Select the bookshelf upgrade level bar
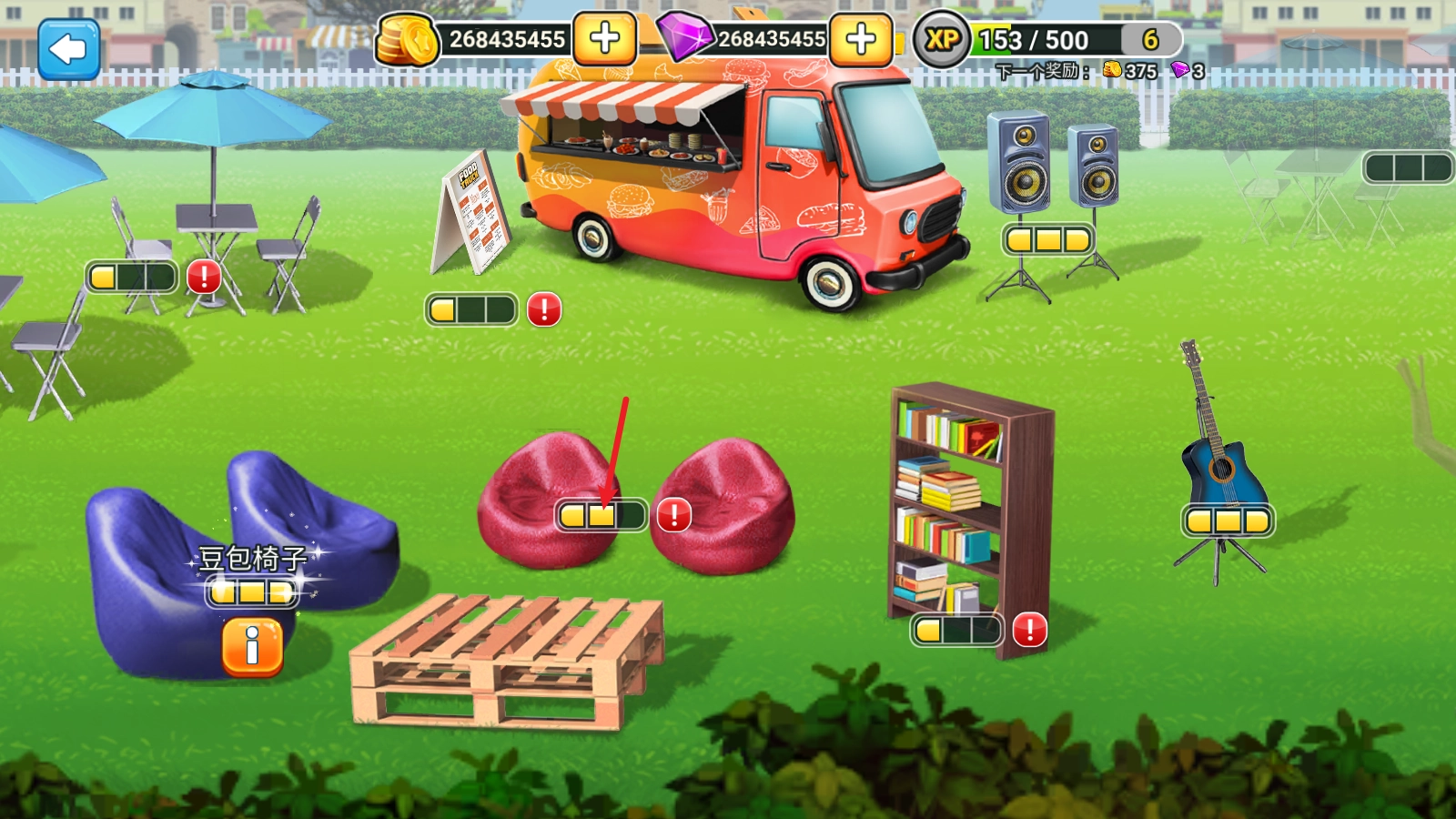 [956, 630]
